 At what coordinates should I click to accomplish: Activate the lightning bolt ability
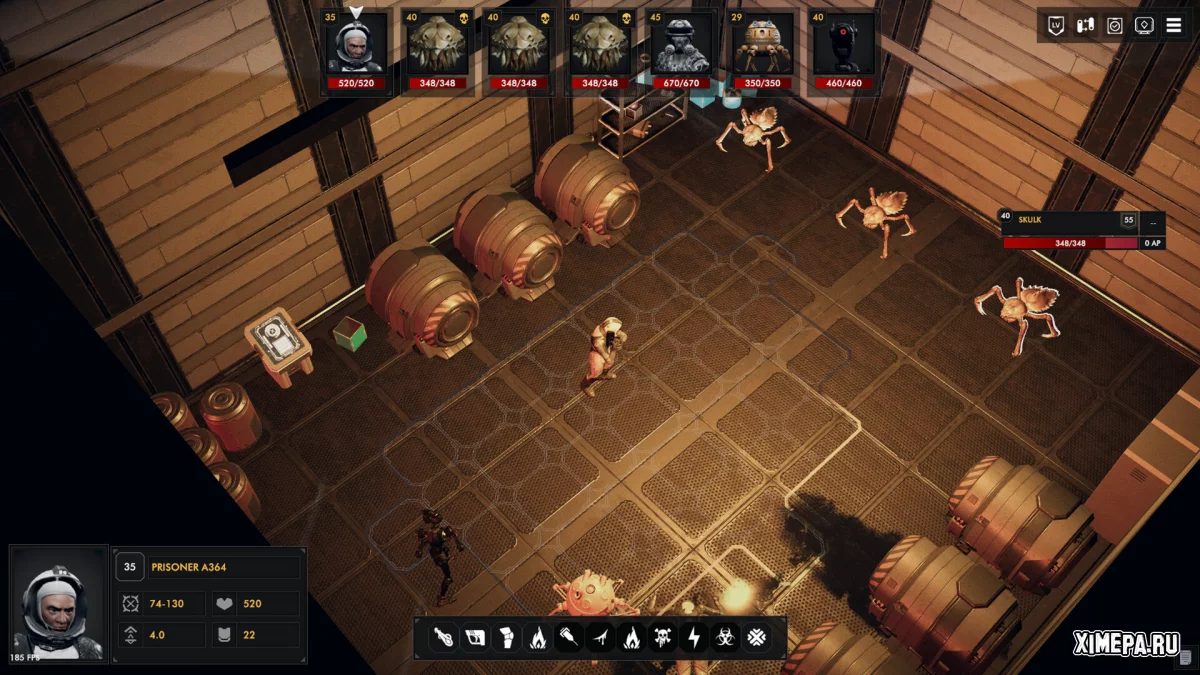point(694,636)
